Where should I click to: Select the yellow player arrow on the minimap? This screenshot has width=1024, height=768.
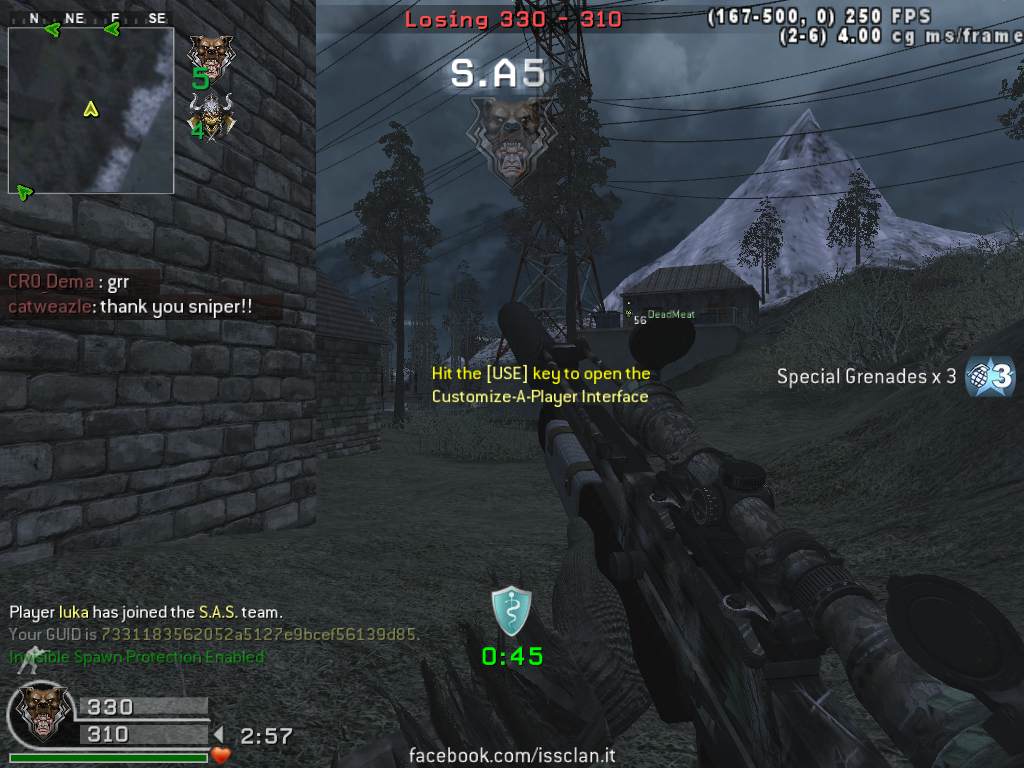tap(90, 109)
